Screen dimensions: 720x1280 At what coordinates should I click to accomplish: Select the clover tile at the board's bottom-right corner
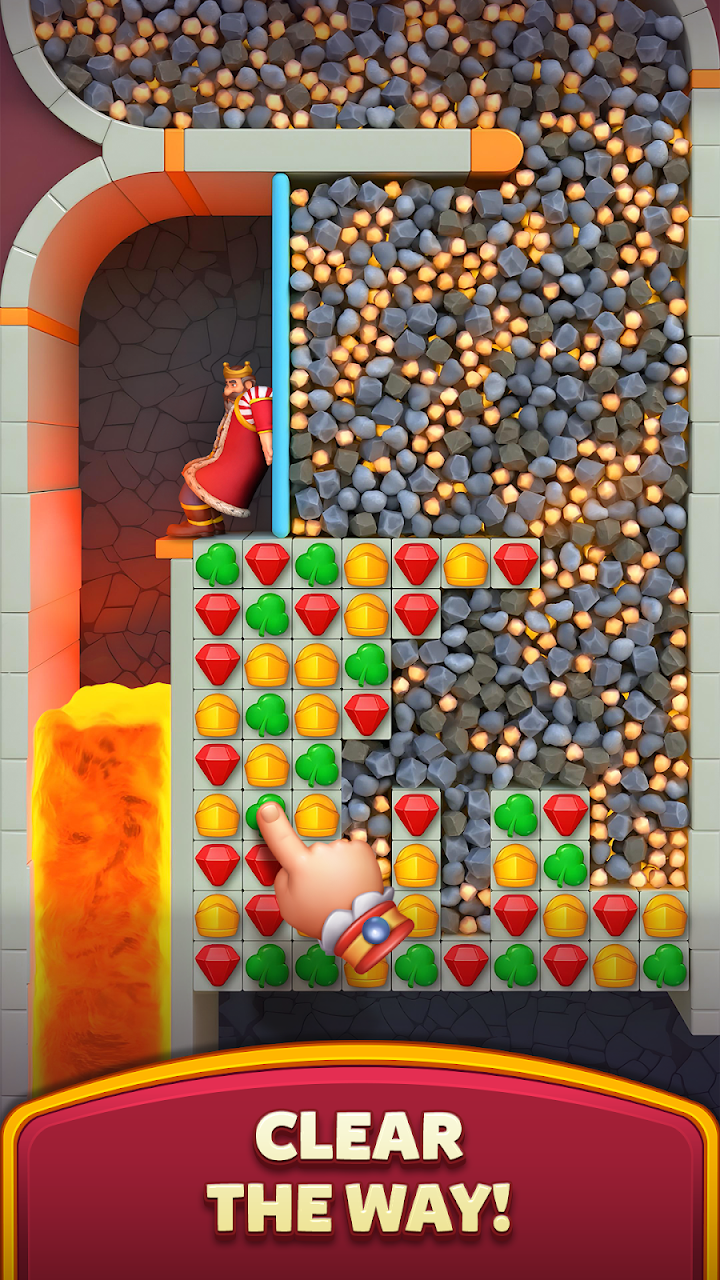coord(665,965)
